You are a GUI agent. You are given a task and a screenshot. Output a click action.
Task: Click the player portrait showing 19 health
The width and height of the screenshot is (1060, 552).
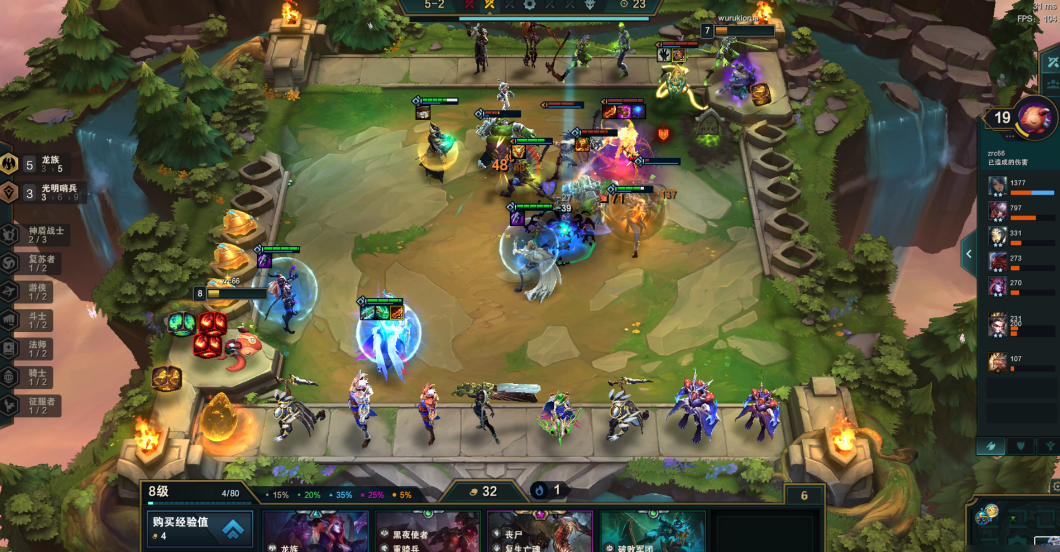click(x=1035, y=118)
